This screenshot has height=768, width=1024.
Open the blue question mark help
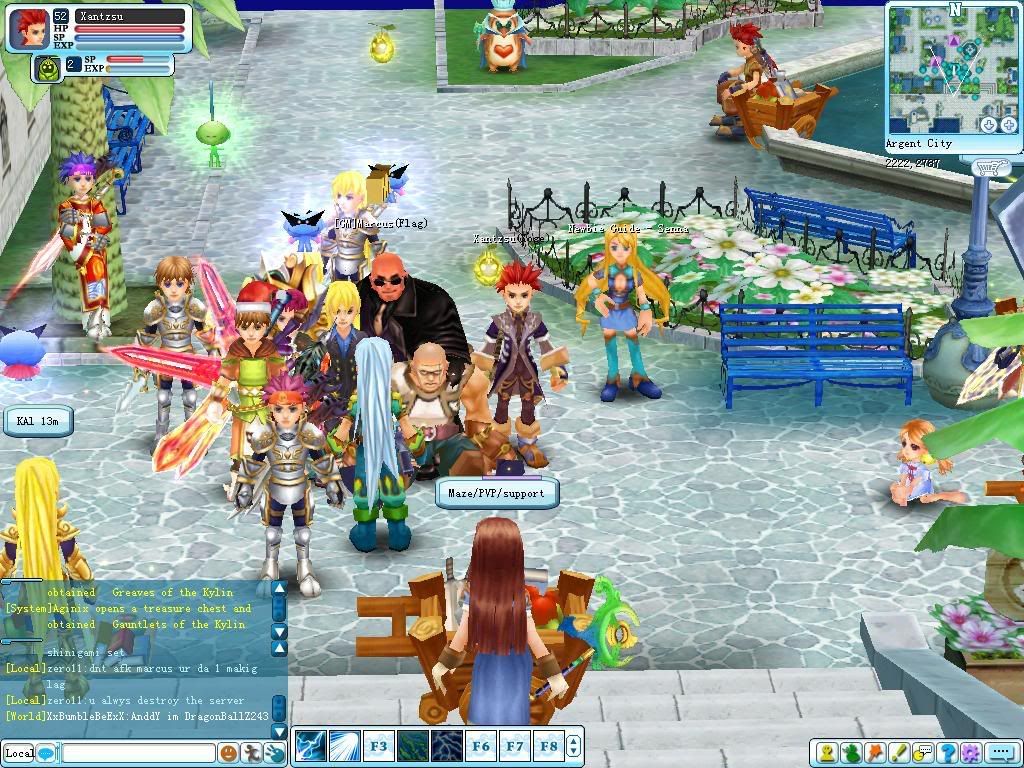[946, 753]
